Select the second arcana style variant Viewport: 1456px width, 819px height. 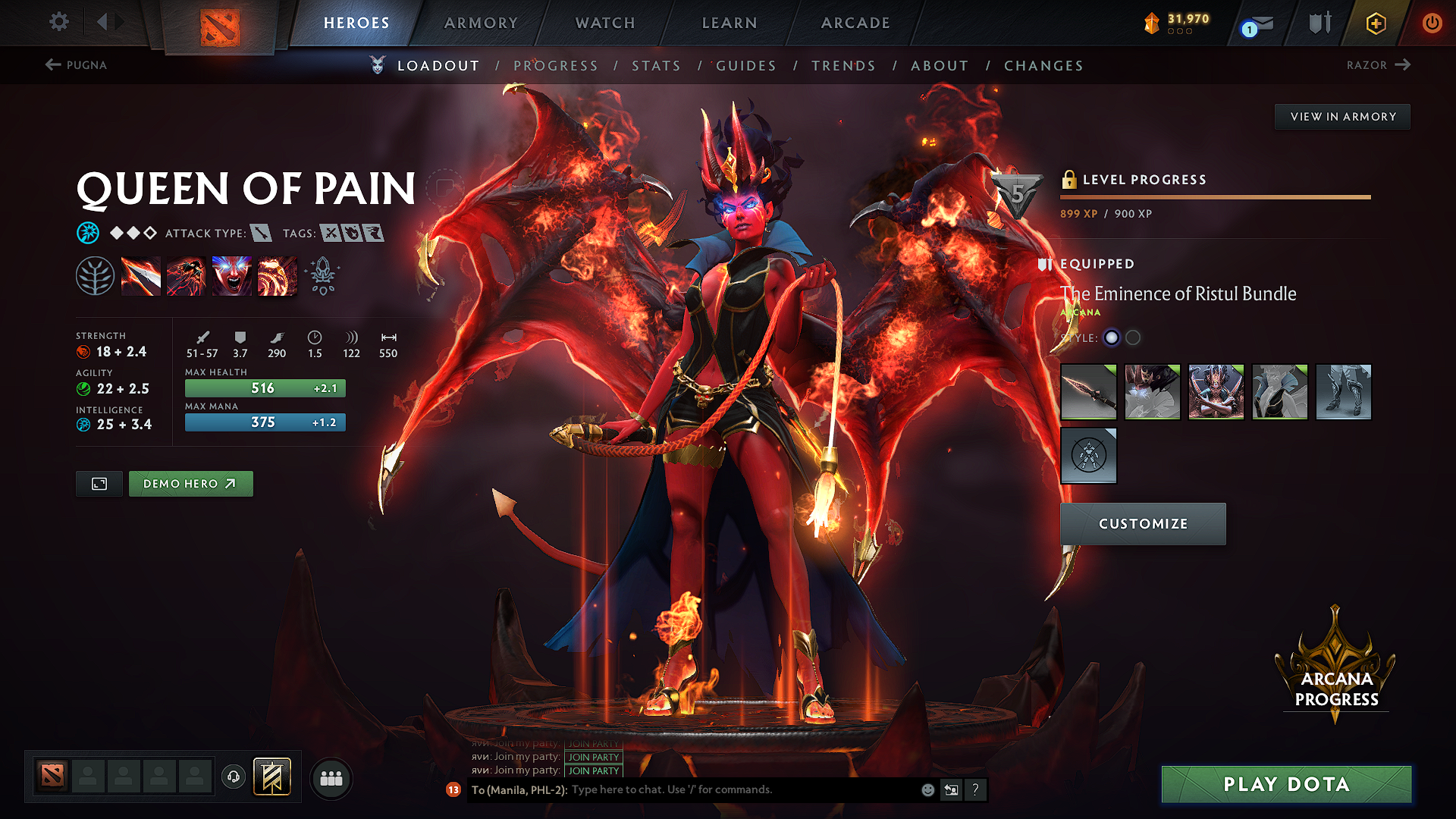pyautogui.click(x=1133, y=338)
